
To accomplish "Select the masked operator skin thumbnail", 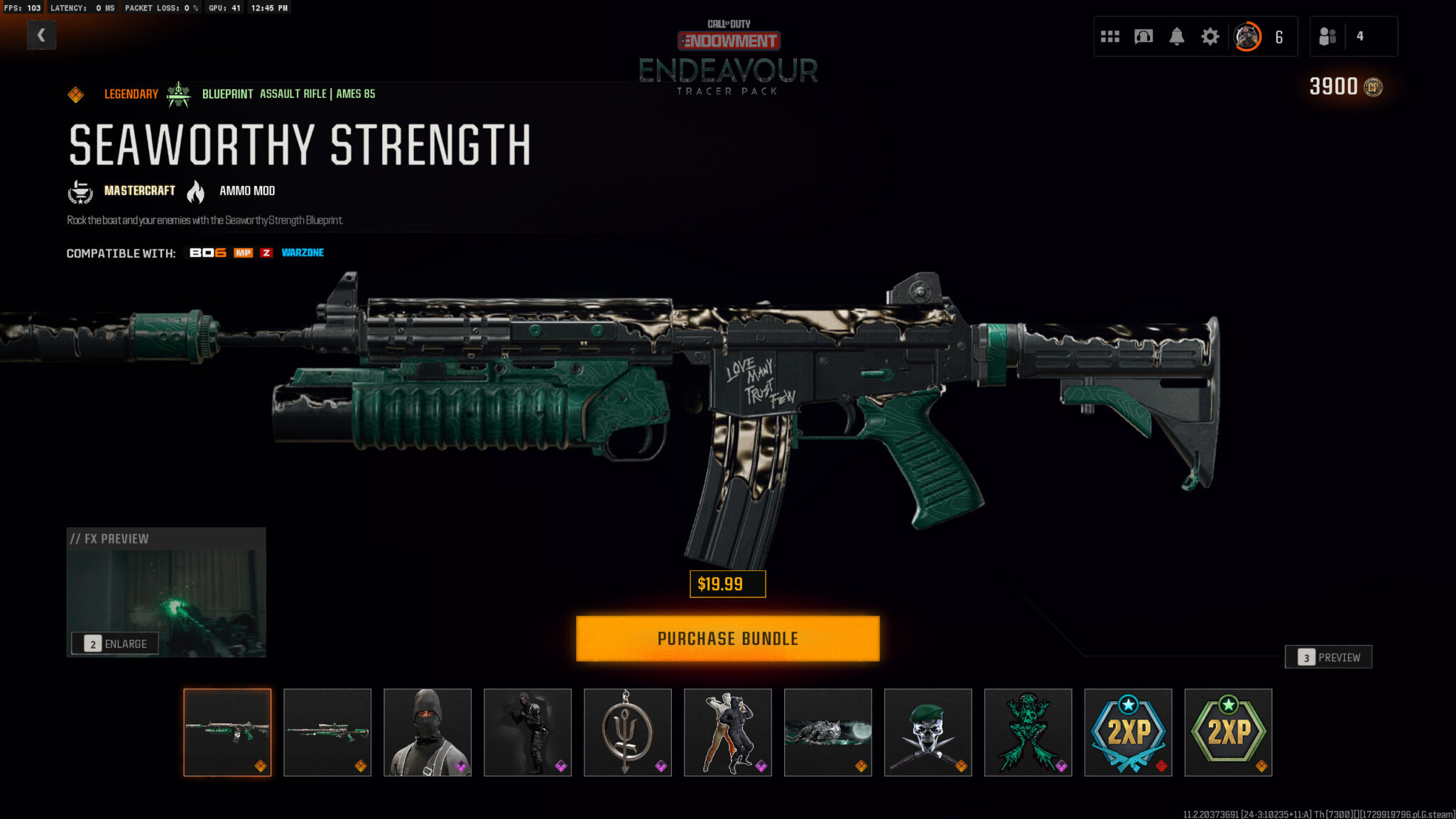I will [x=428, y=732].
